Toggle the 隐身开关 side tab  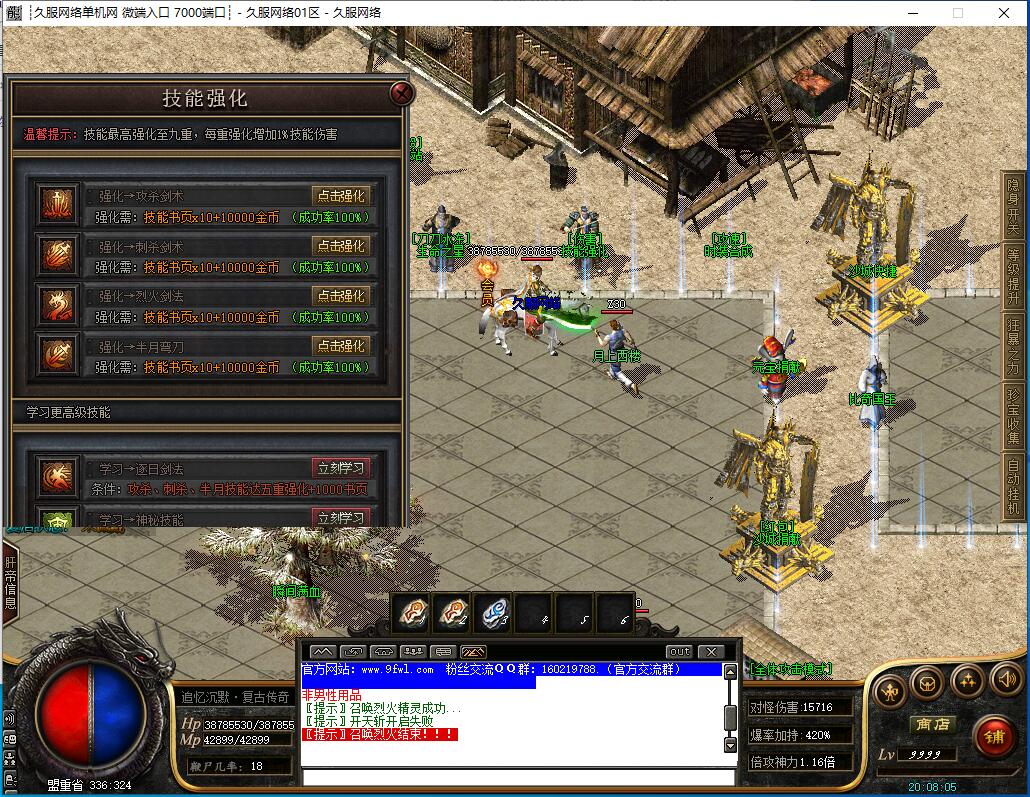[1013, 203]
